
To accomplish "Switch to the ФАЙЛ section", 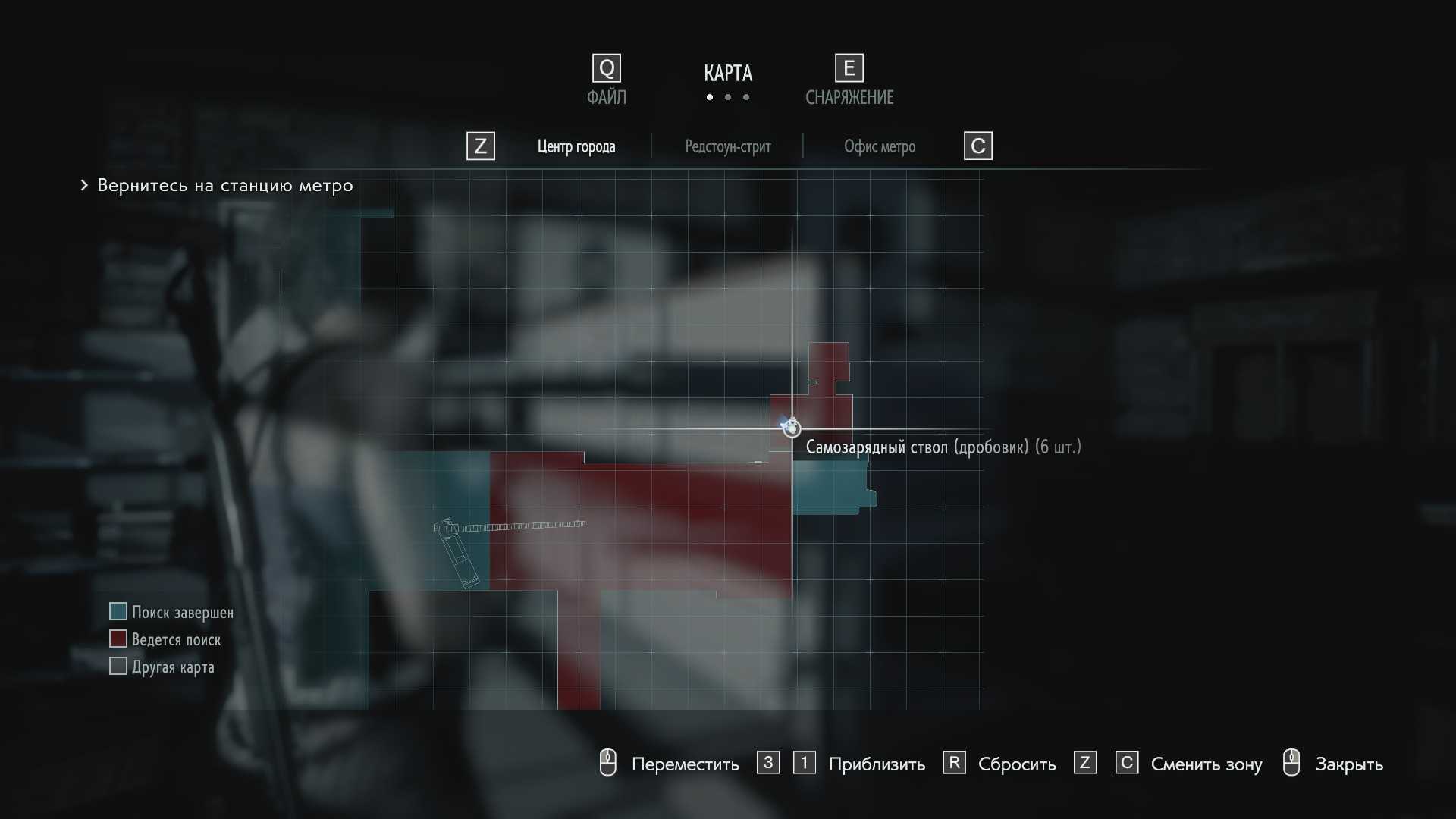I will pos(606,80).
